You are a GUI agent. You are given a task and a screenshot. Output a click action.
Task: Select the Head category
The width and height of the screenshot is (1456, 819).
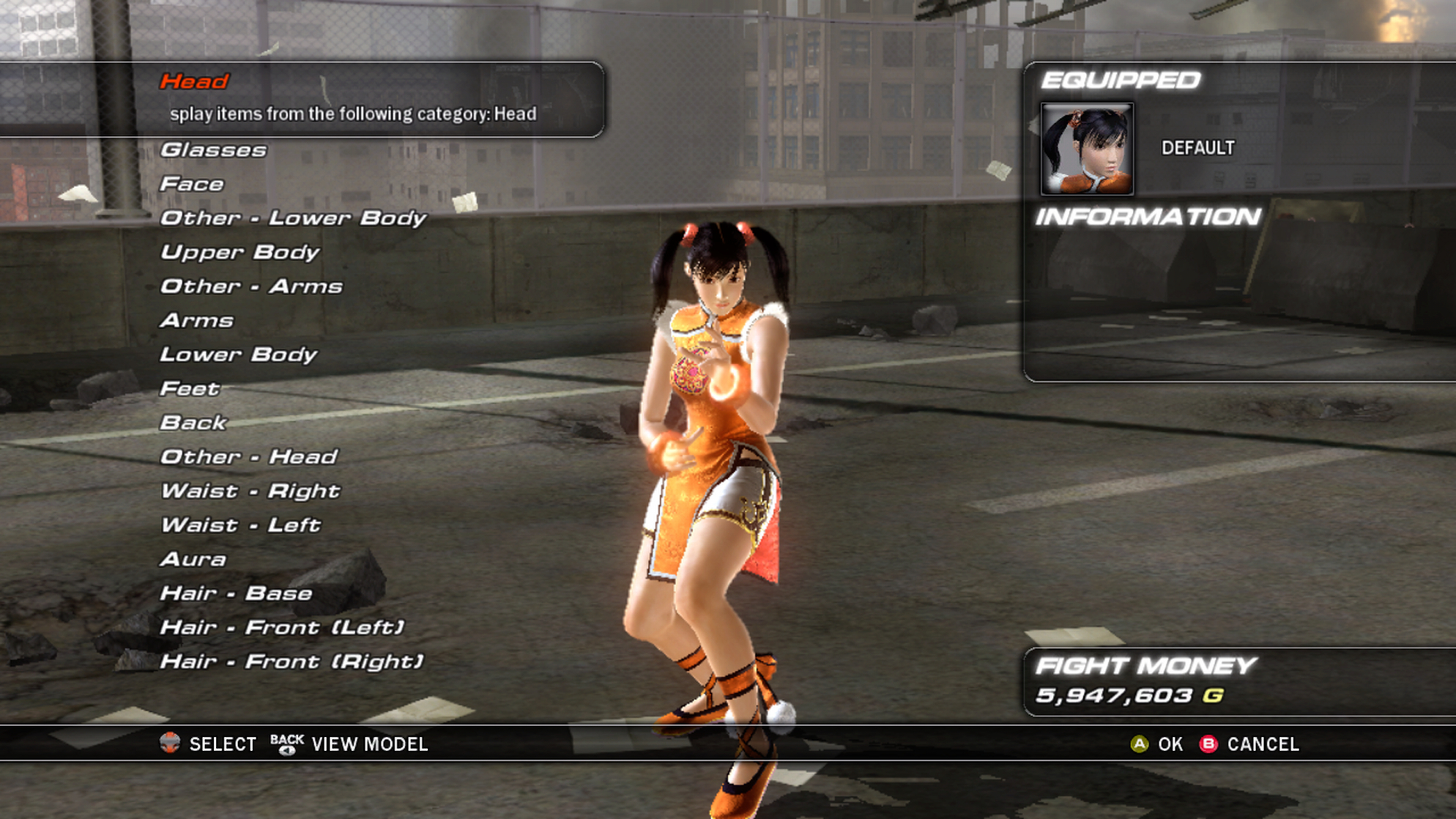[195, 81]
